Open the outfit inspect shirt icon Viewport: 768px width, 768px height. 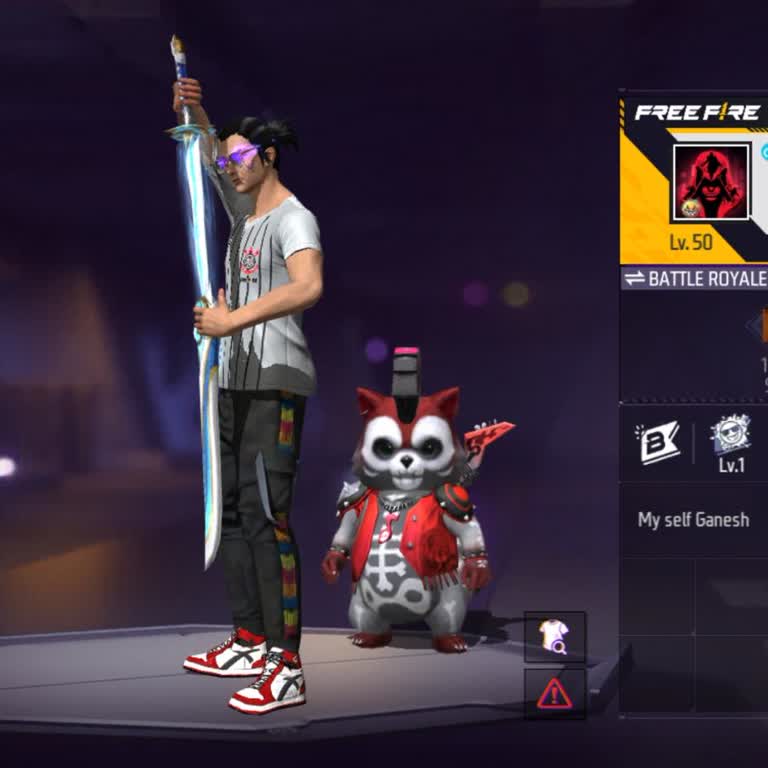click(x=554, y=637)
